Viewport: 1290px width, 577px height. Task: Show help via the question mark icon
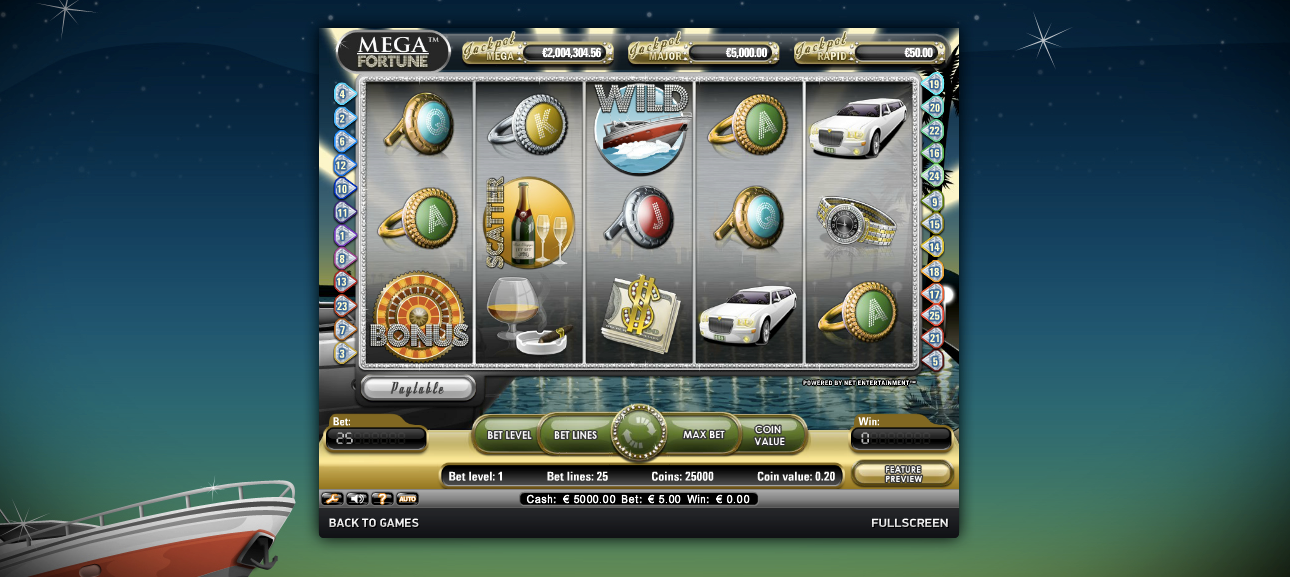pos(382,498)
